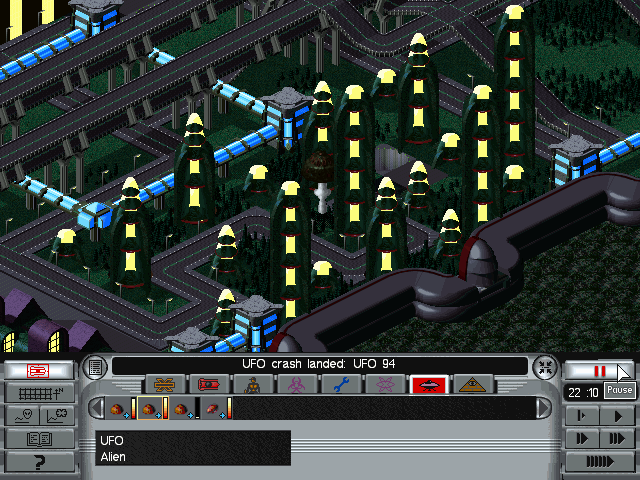Show the agents tab
This screenshot has height=480, width=640.
(253, 384)
